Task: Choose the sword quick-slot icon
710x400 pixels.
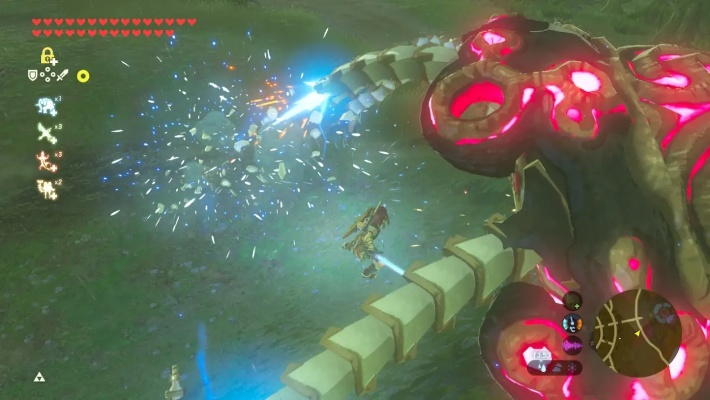Action: coord(62,75)
